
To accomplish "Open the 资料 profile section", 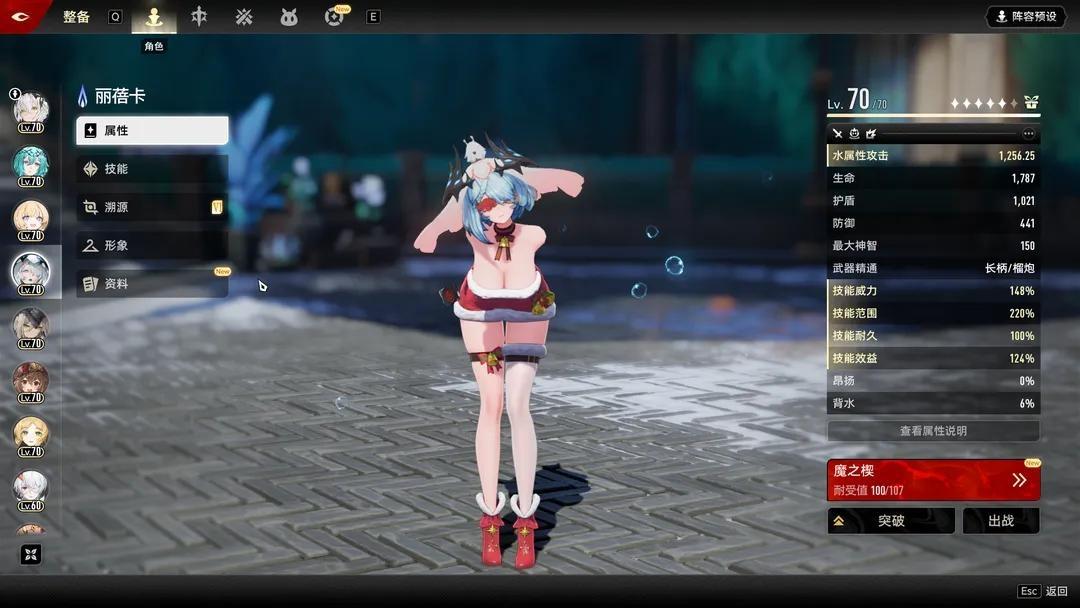I will coord(152,284).
